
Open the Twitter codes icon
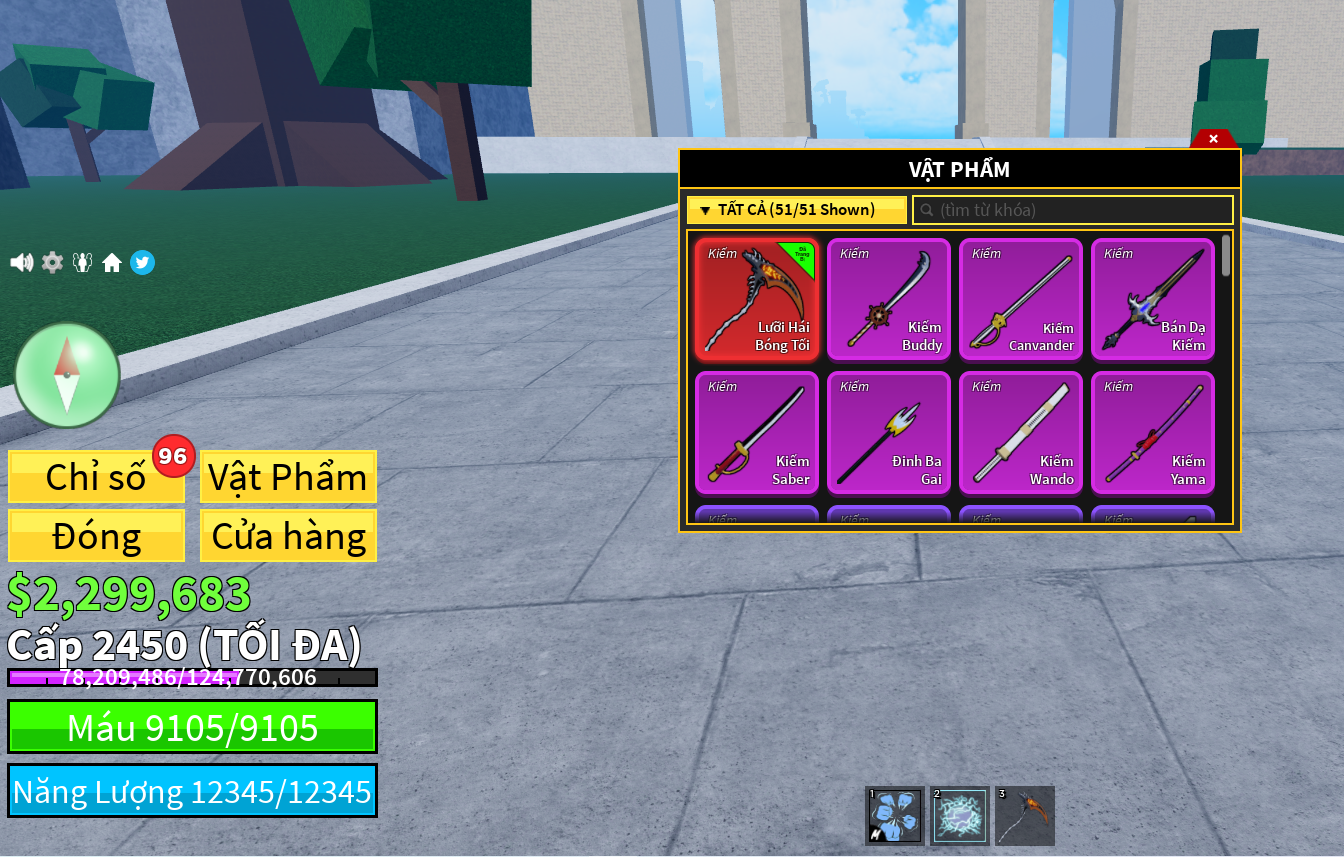click(142, 262)
